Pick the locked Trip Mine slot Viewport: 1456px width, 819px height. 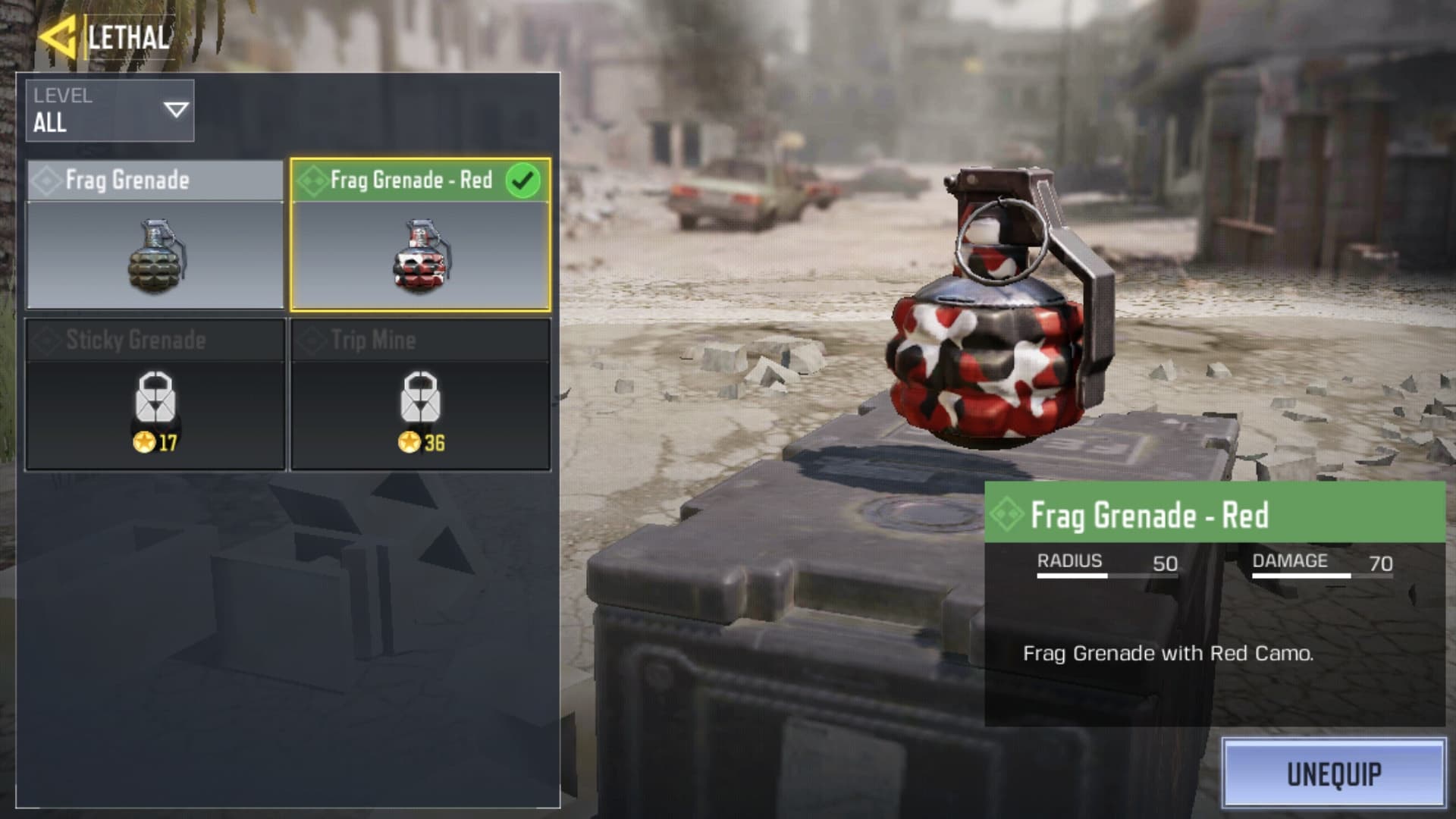tap(420, 394)
